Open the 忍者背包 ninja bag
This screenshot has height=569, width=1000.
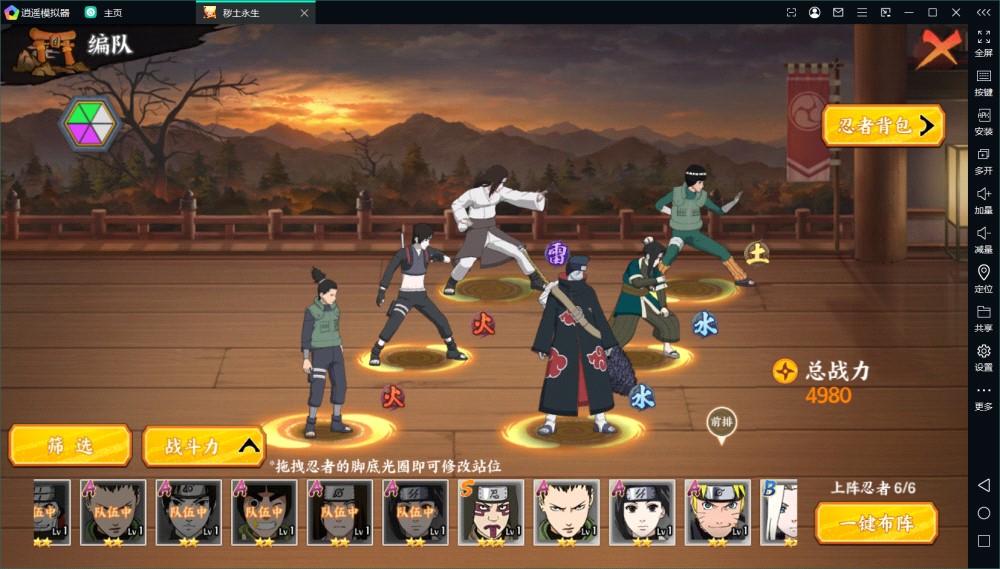coord(883,126)
